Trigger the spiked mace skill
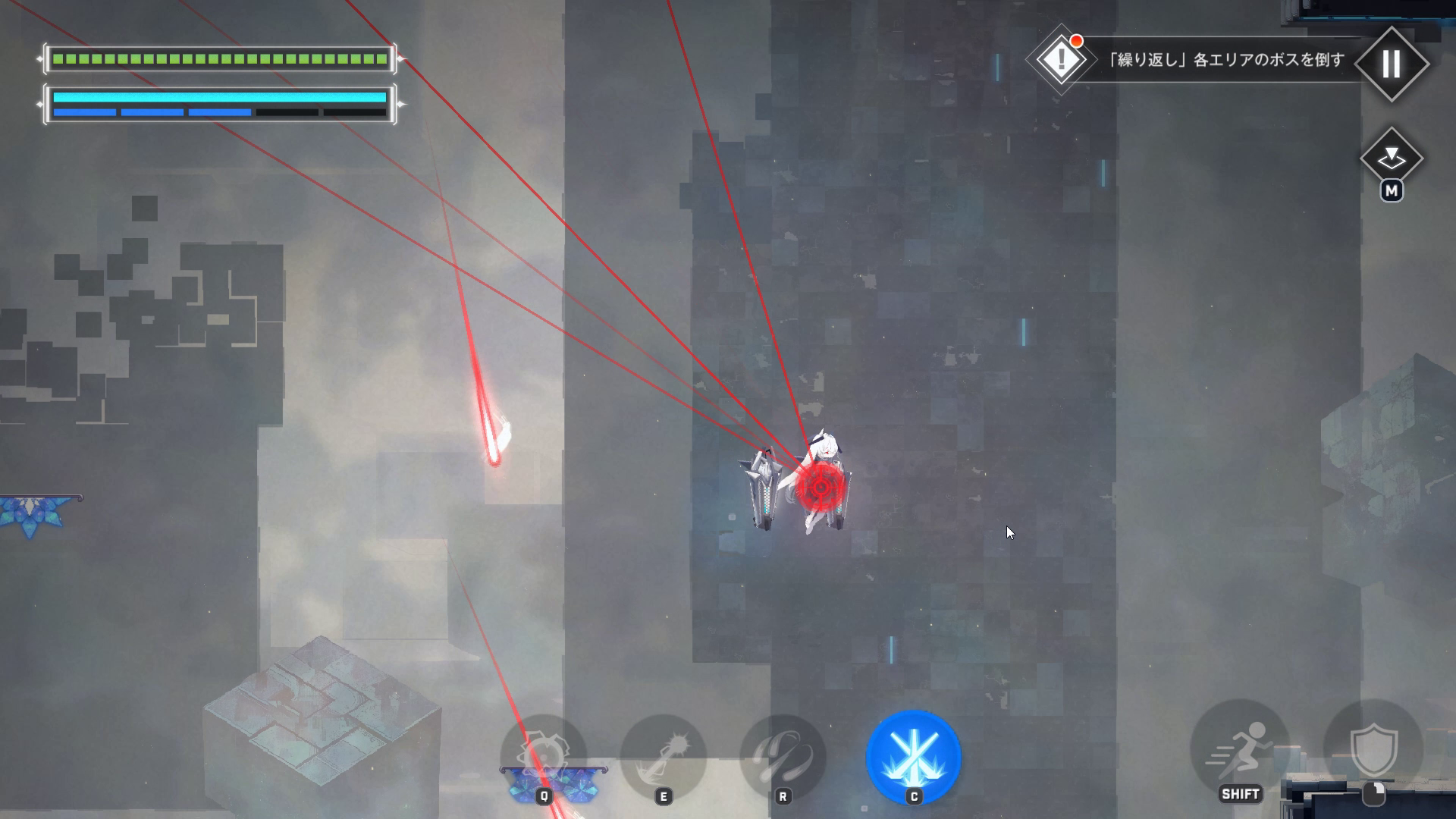The width and height of the screenshot is (1456, 819). click(x=663, y=756)
